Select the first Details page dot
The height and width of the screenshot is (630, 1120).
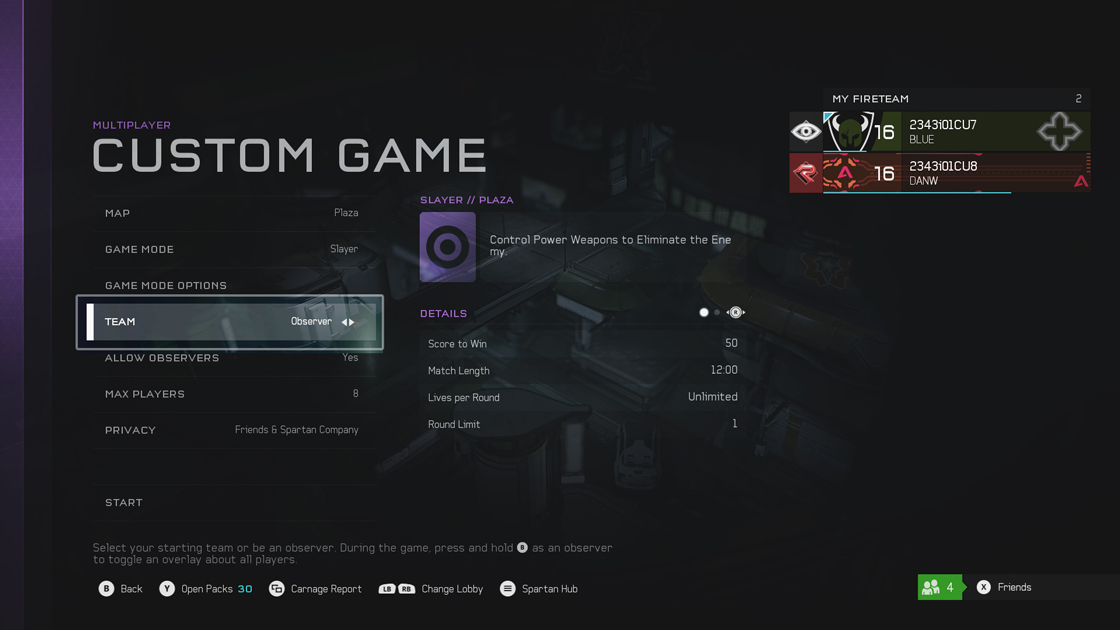click(x=704, y=313)
